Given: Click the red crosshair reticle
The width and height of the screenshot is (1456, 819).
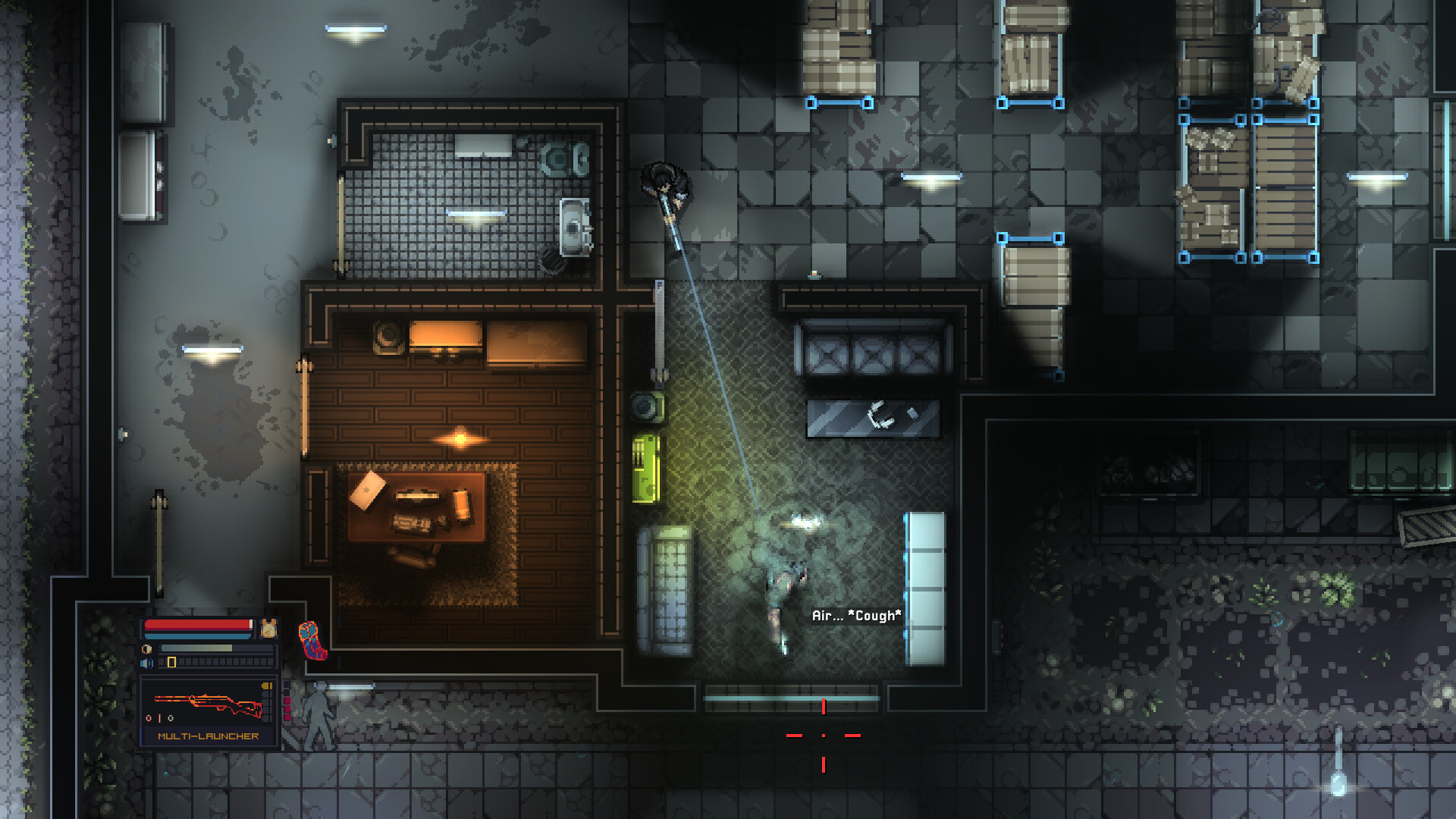Looking at the screenshot, I should tap(822, 735).
